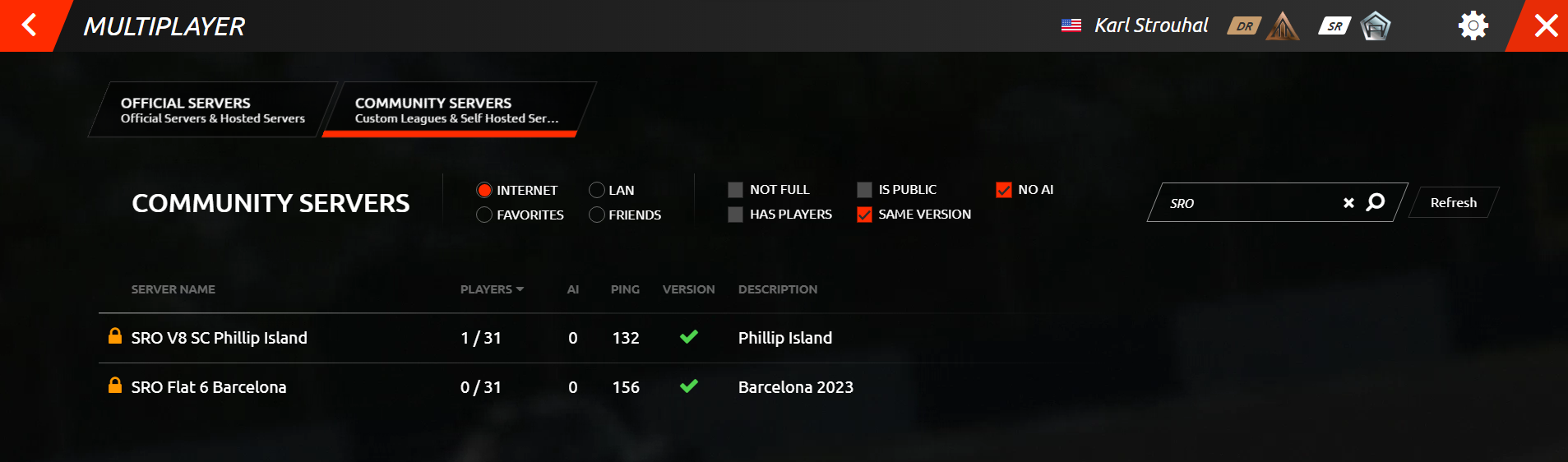Click the server search text field
This screenshot has height=462, width=1568.
pyautogui.click(x=1250, y=203)
